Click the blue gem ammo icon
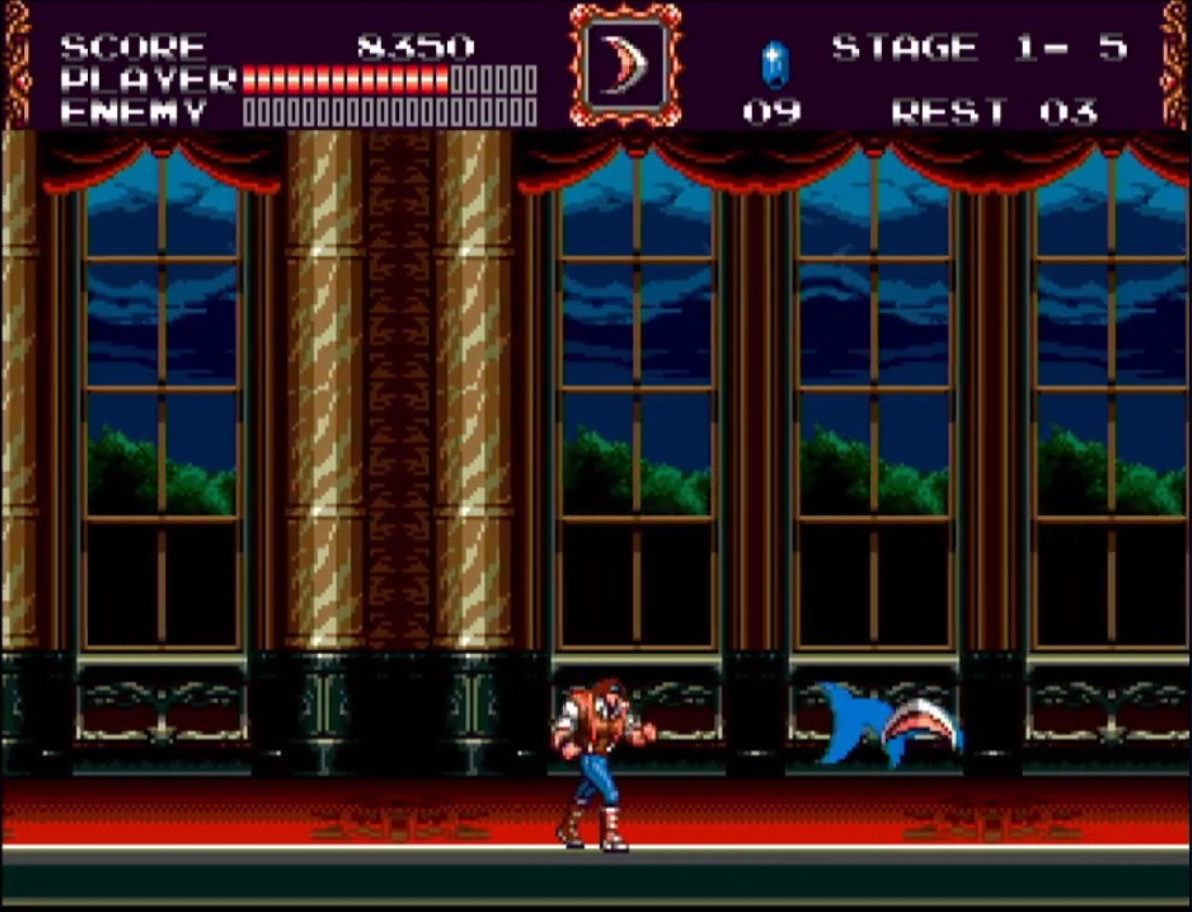This screenshot has height=912, width=1192. click(772, 63)
